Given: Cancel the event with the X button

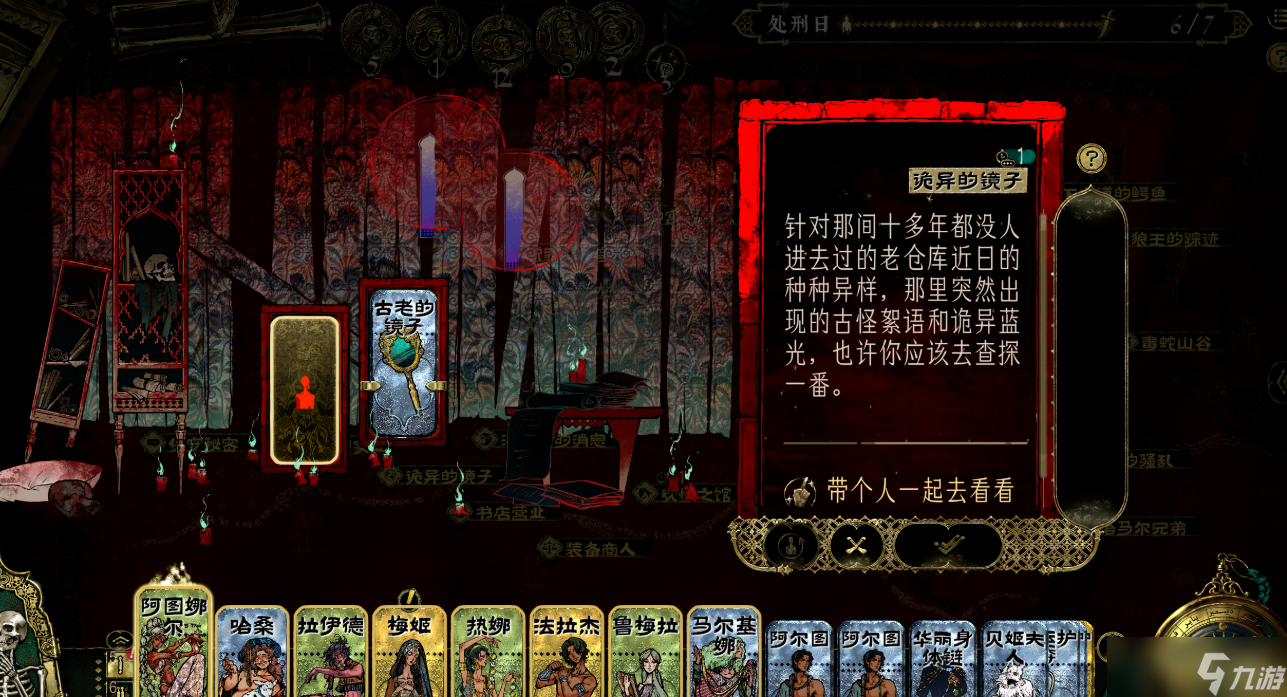Looking at the screenshot, I should coord(856,545).
